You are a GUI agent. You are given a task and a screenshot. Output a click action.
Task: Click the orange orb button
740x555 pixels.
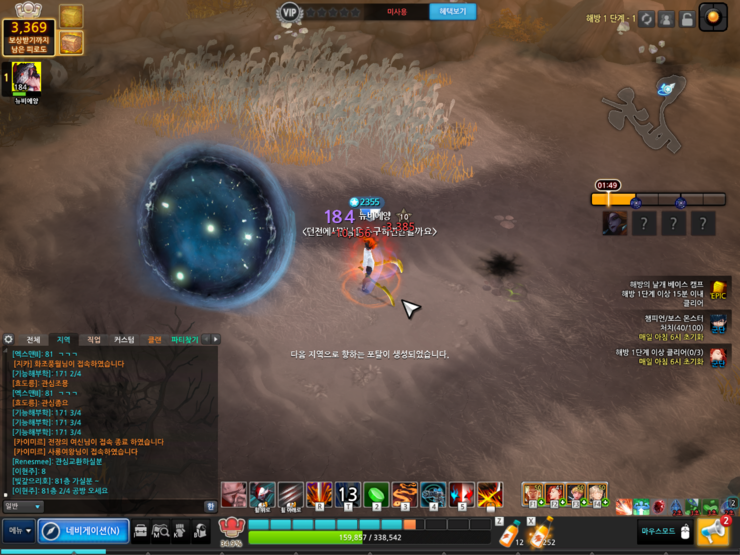tap(712, 17)
